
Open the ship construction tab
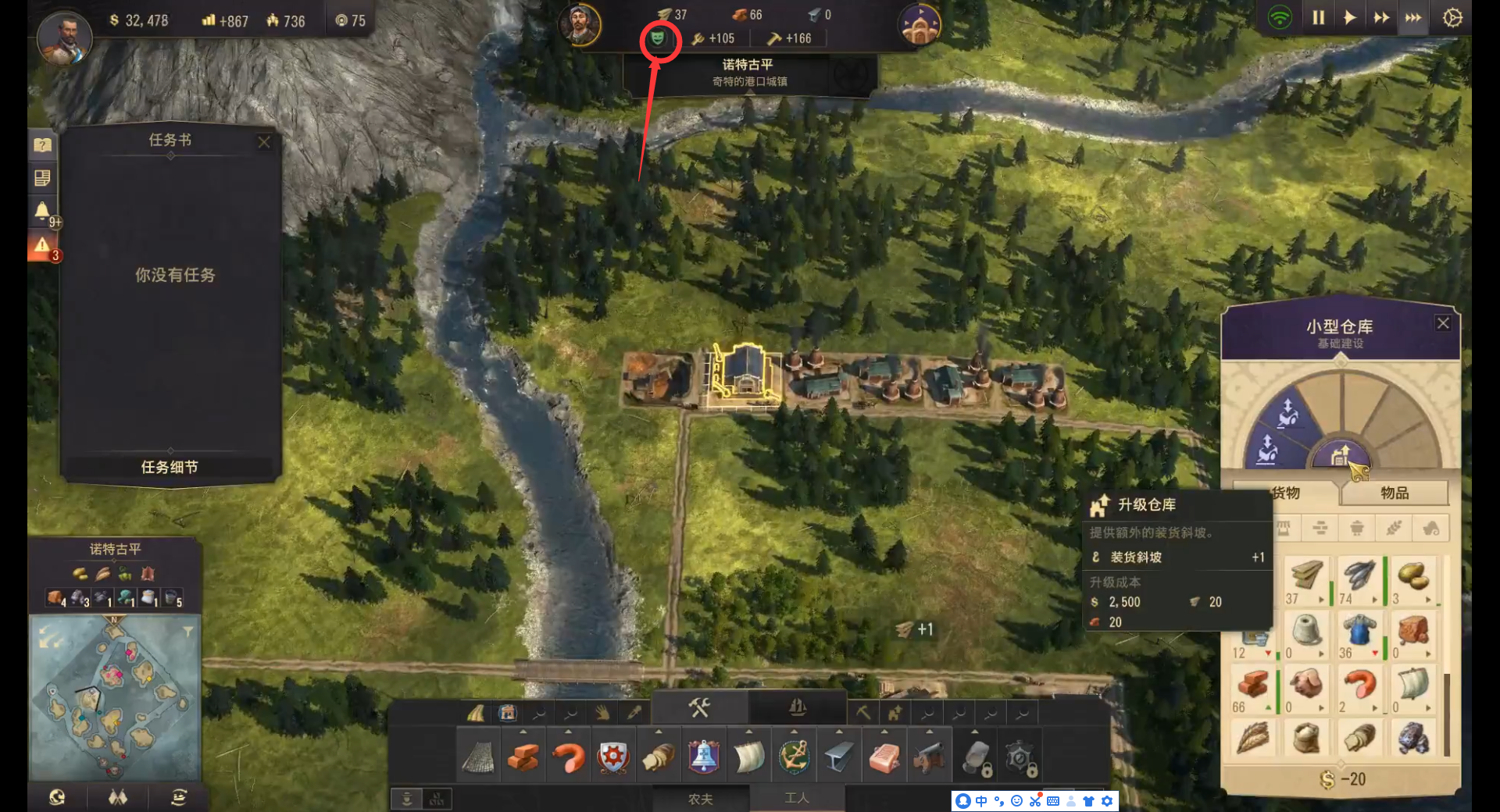[x=797, y=707]
